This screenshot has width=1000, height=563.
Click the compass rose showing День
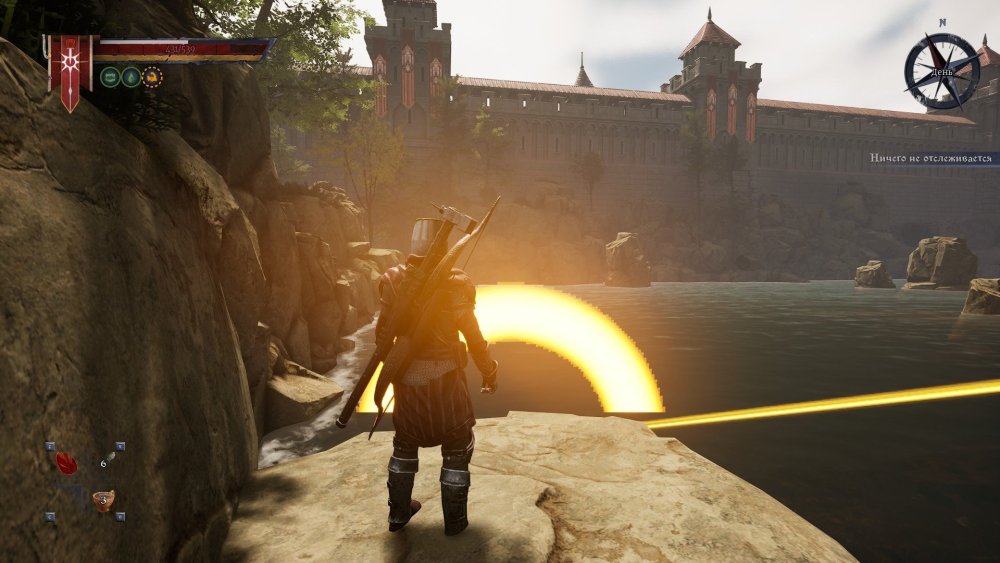pyautogui.click(x=941, y=70)
